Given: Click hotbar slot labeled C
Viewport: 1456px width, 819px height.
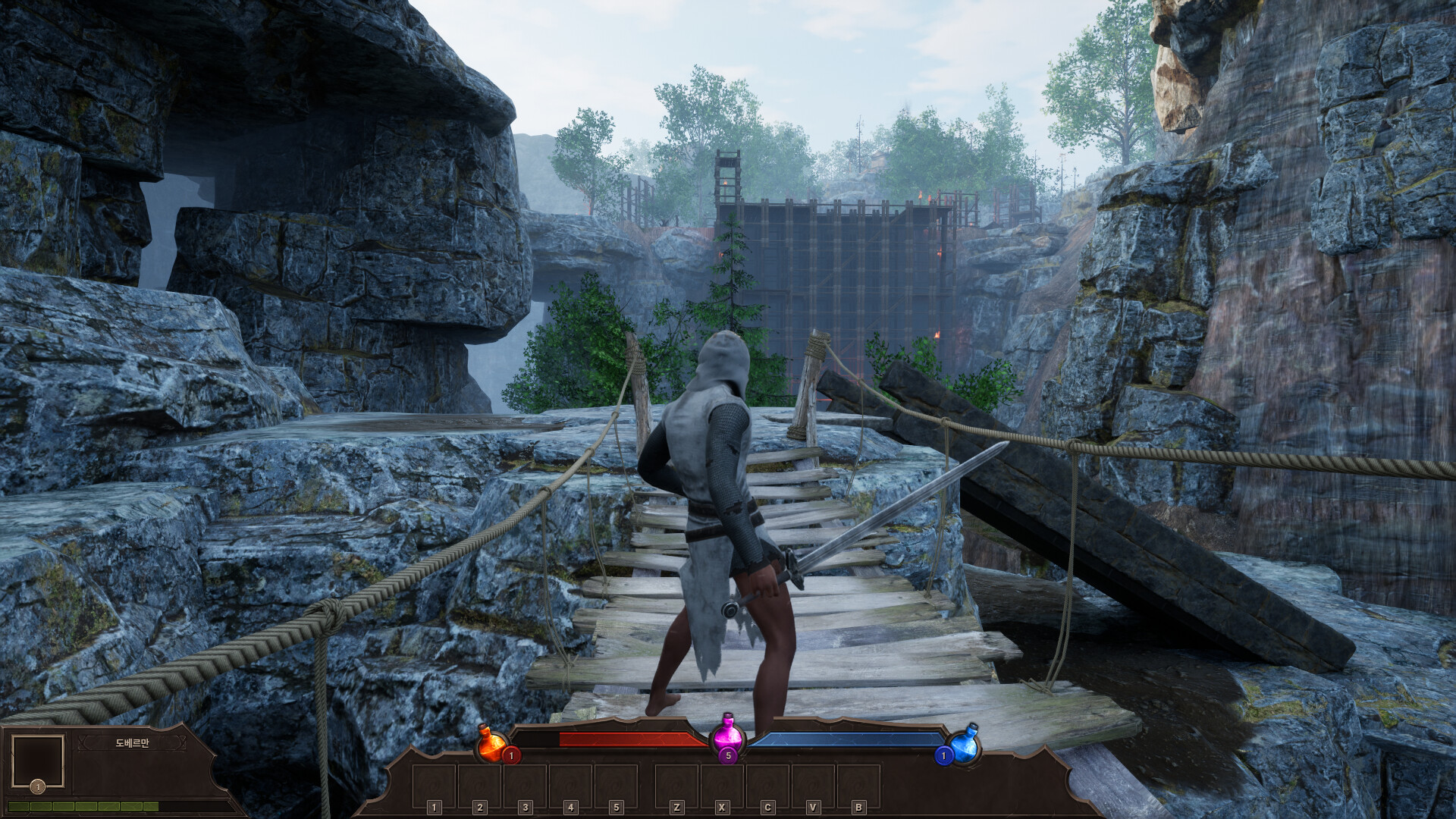Looking at the screenshot, I should (x=767, y=785).
